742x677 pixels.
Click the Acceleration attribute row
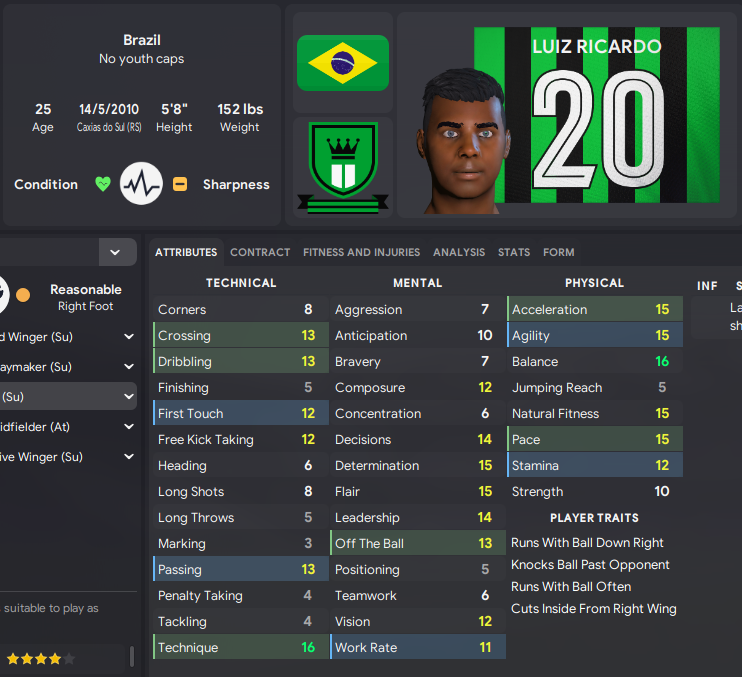(594, 309)
